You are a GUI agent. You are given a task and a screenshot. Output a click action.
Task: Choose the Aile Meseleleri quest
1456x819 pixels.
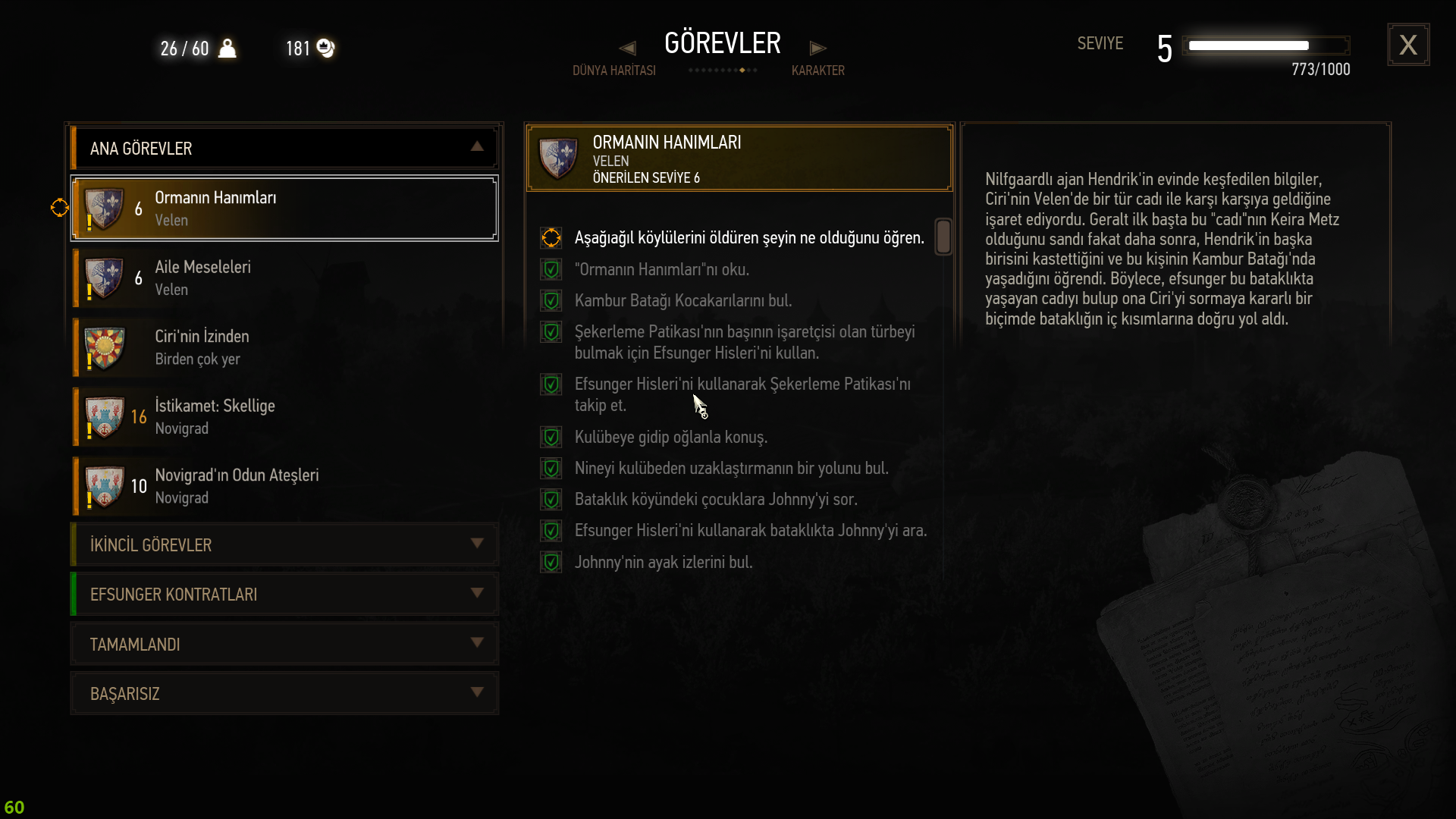284,278
